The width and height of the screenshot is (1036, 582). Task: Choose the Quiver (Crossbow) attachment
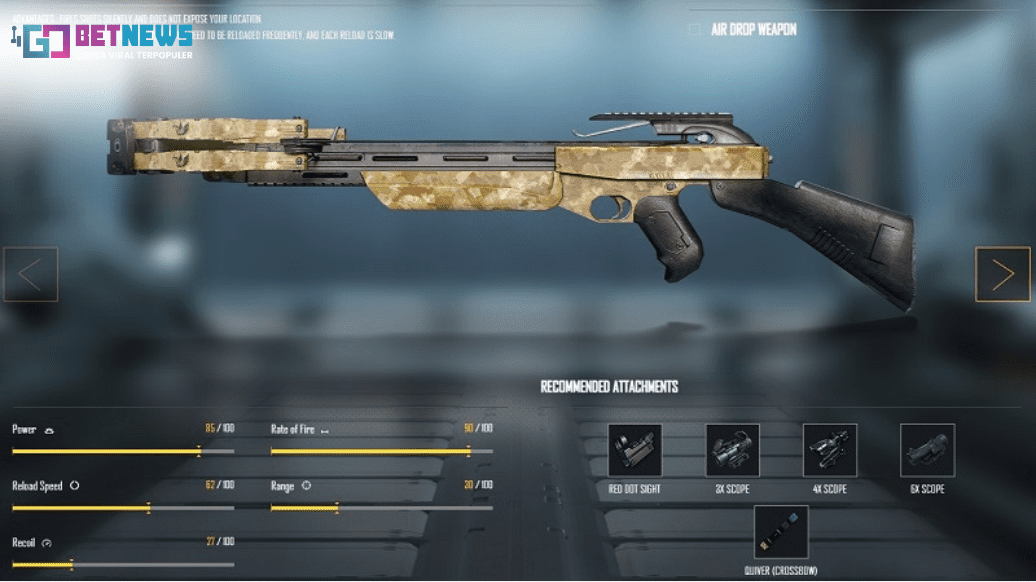[780, 532]
